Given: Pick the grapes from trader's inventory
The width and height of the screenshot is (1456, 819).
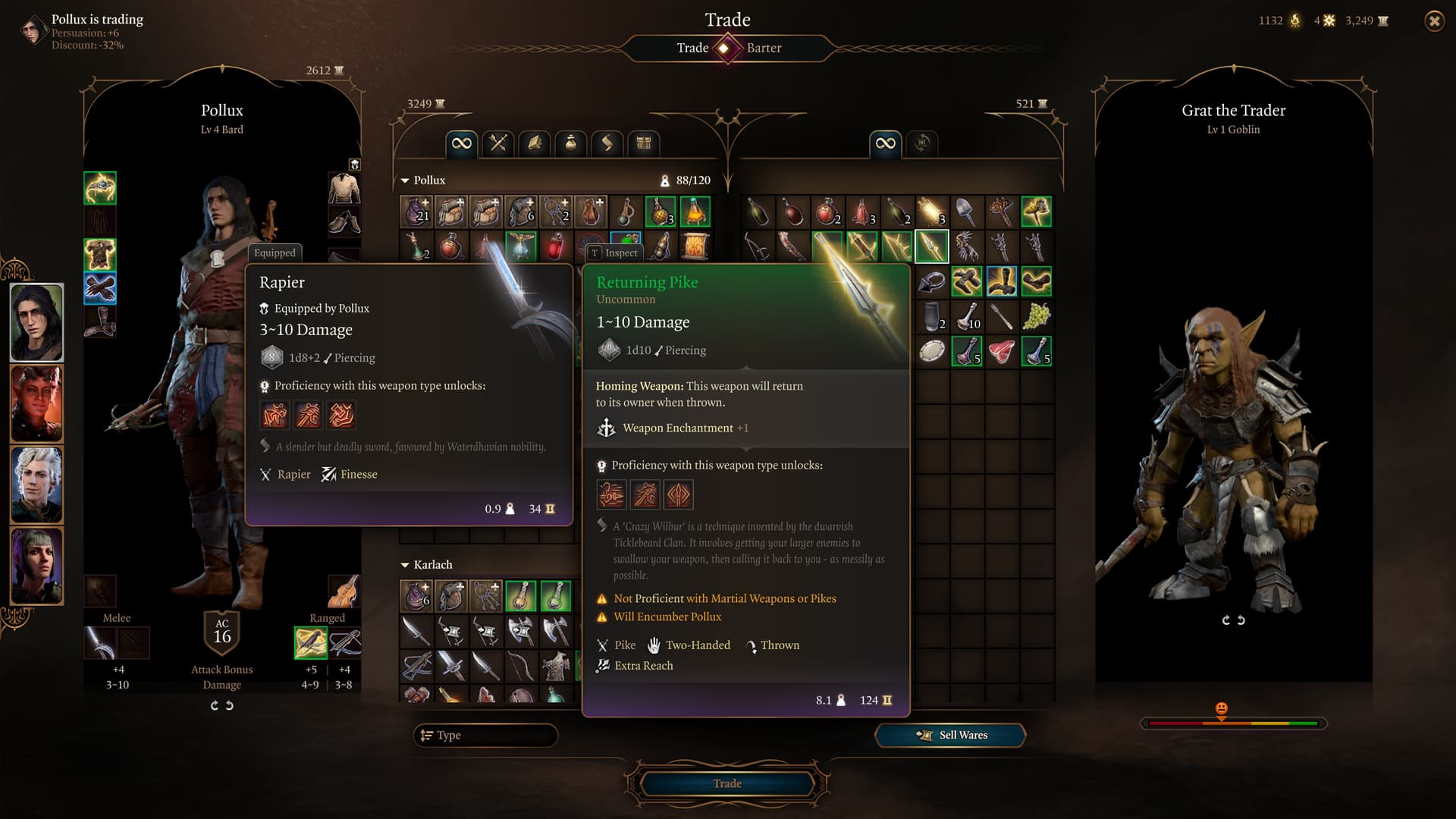Looking at the screenshot, I should [1036, 316].
